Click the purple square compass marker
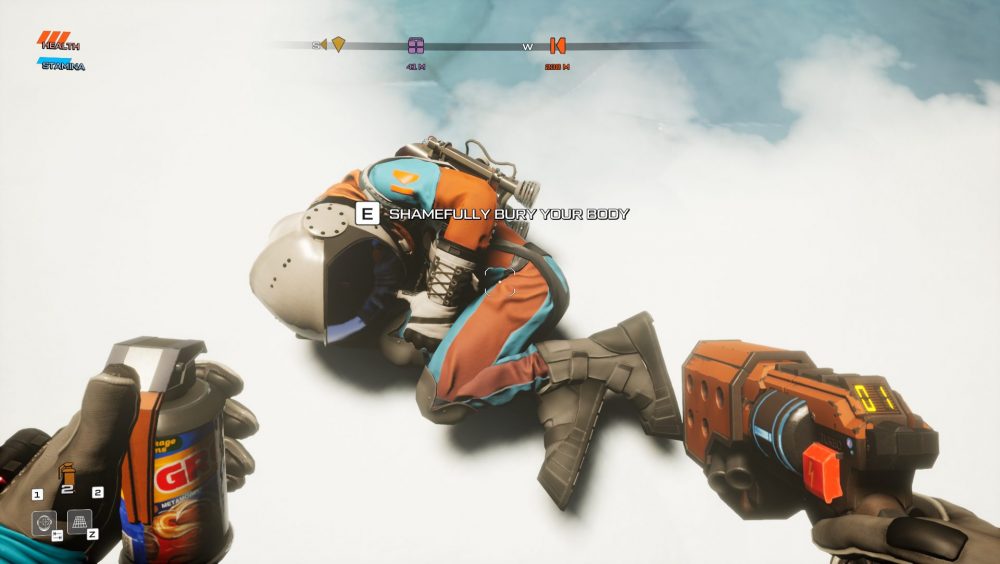 pos(416,45)
